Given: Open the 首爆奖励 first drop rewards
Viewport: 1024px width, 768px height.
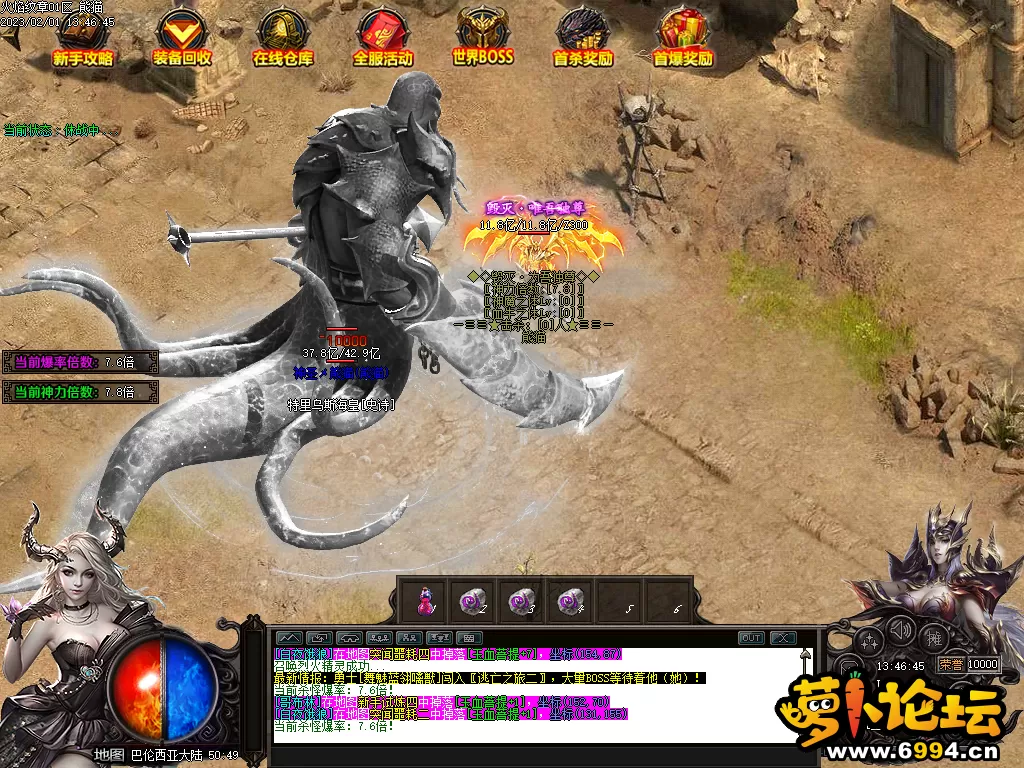Looking at the screenshot, I should [x=683, y=40].
